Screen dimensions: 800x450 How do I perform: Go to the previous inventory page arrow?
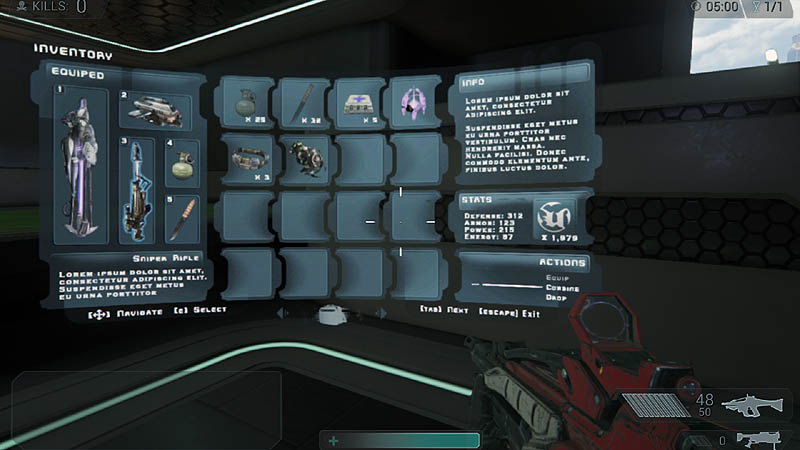281,313
